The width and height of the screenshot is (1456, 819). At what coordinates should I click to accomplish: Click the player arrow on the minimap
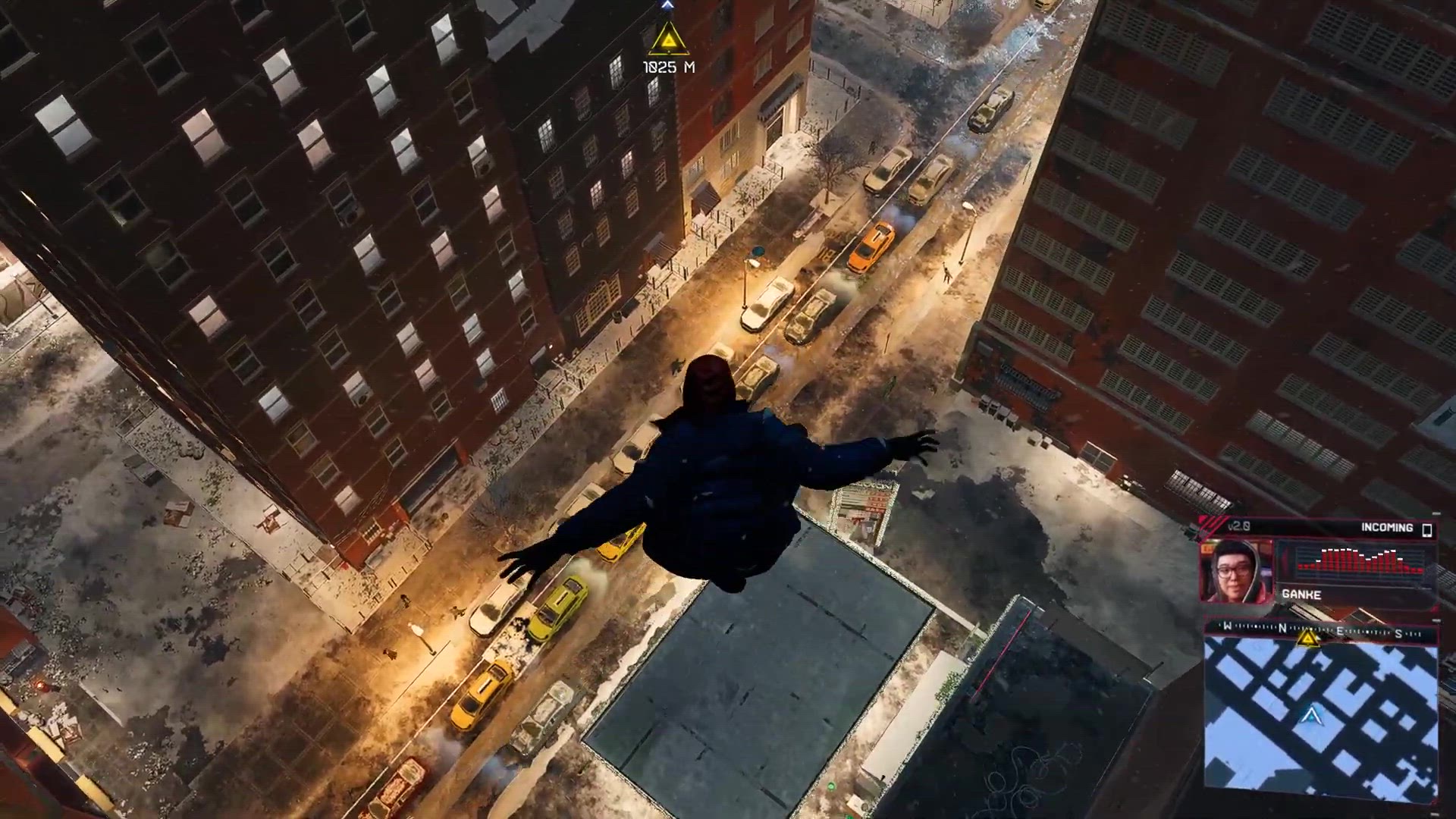[1310, 715]
